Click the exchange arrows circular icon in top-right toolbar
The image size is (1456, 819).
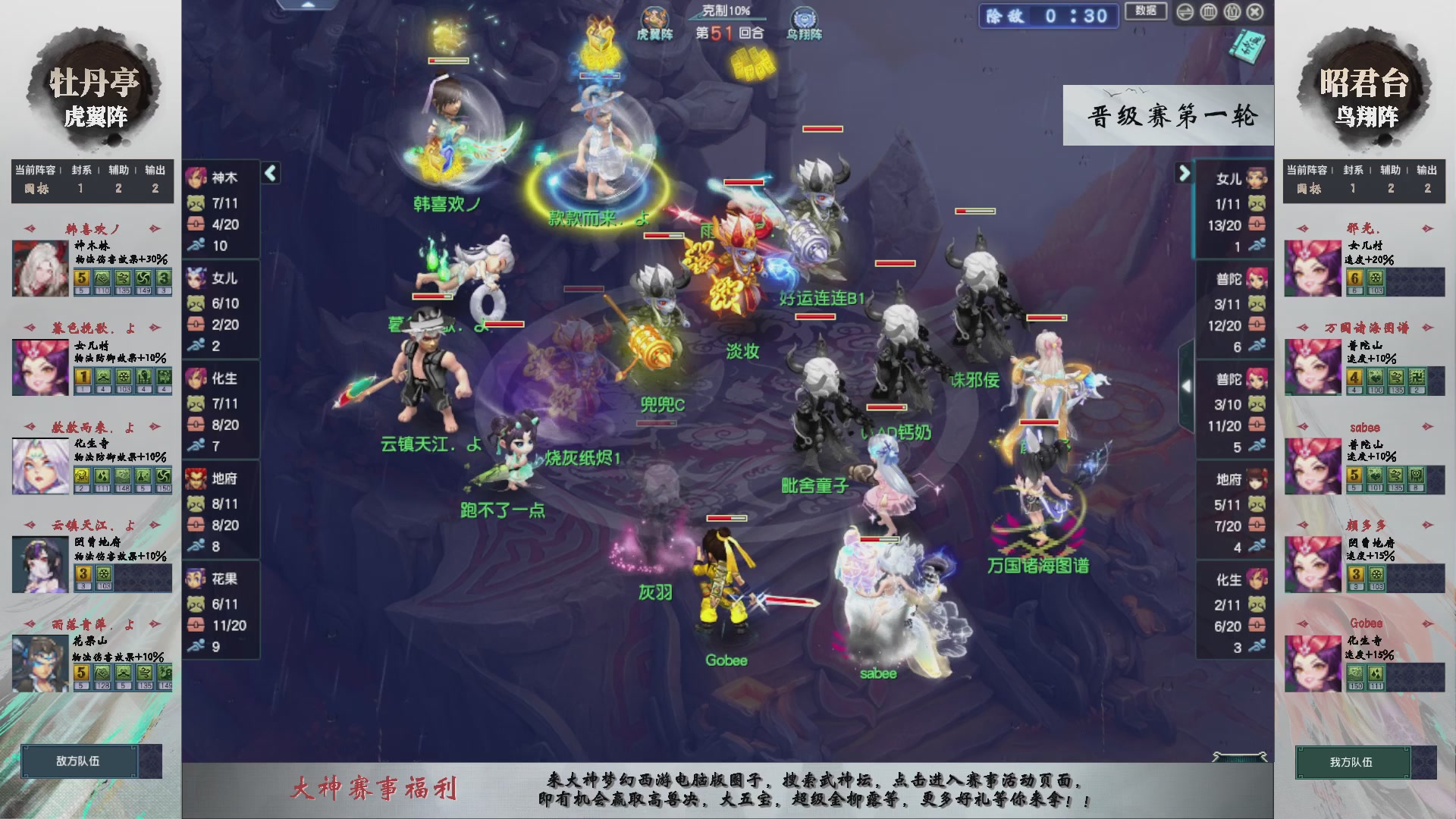[1185, 12]
